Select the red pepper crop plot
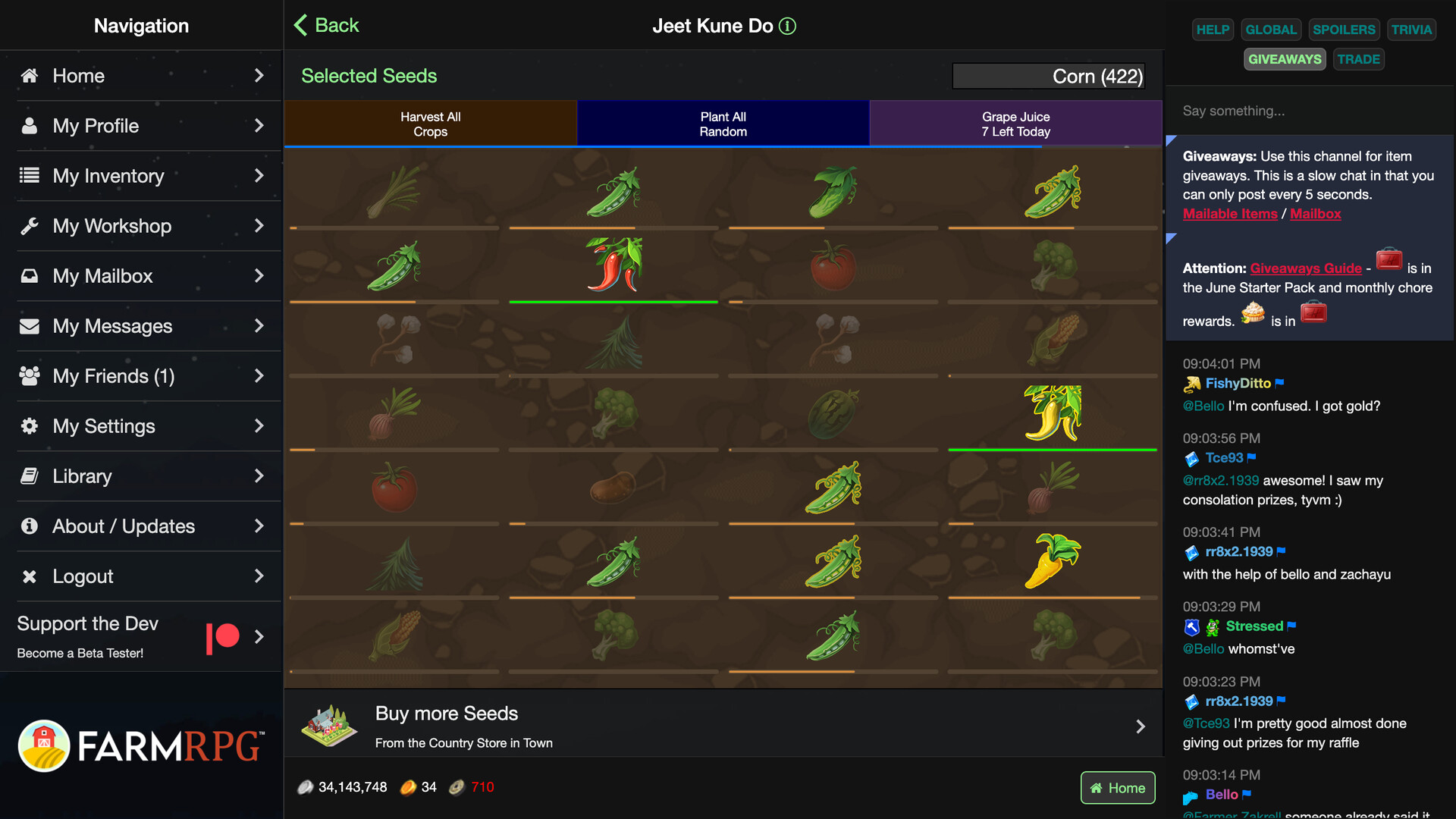Viewport: 1456px width, 819px height. coord(613,265)
